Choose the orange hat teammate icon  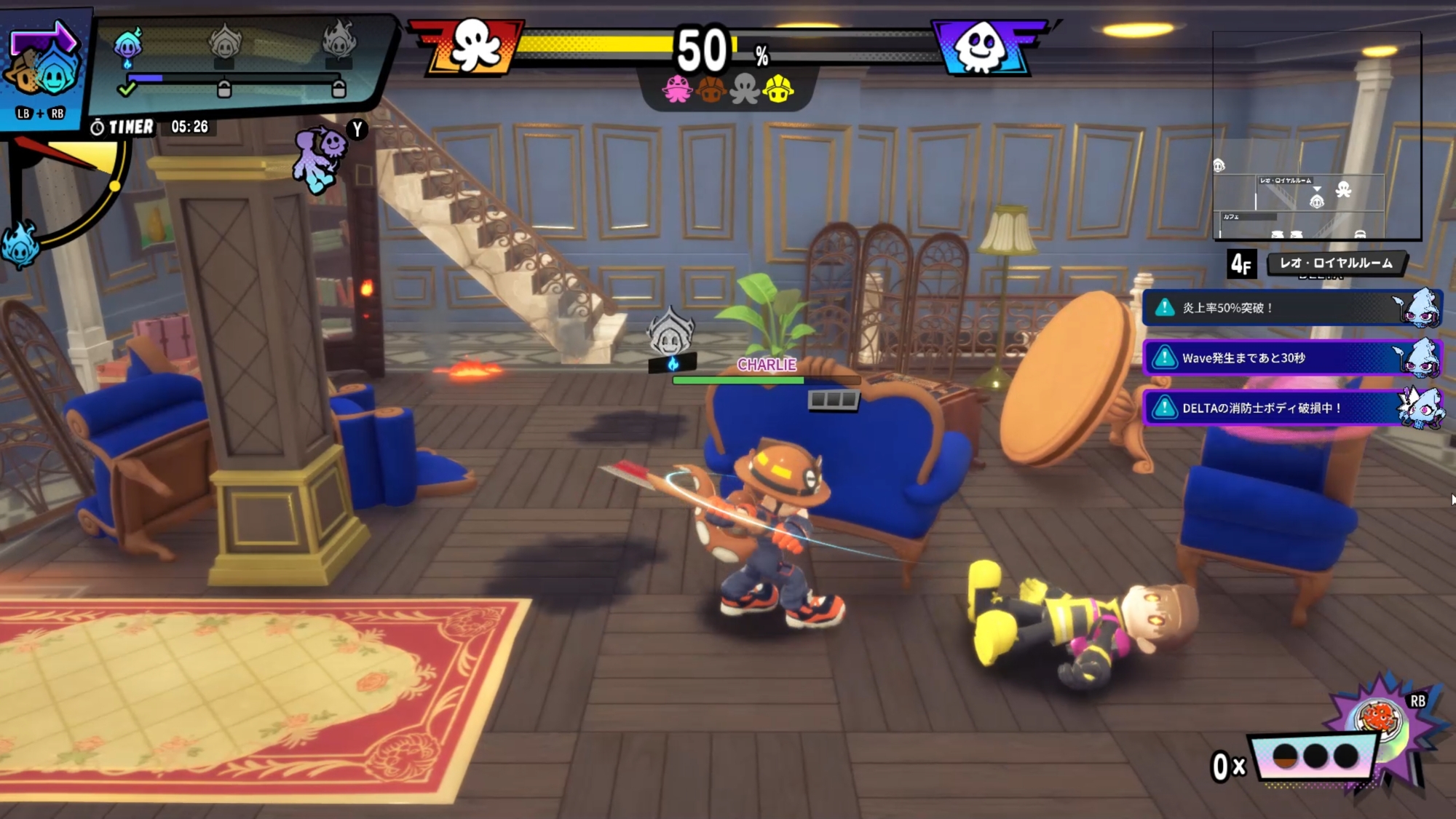click(x=711, y=90)
